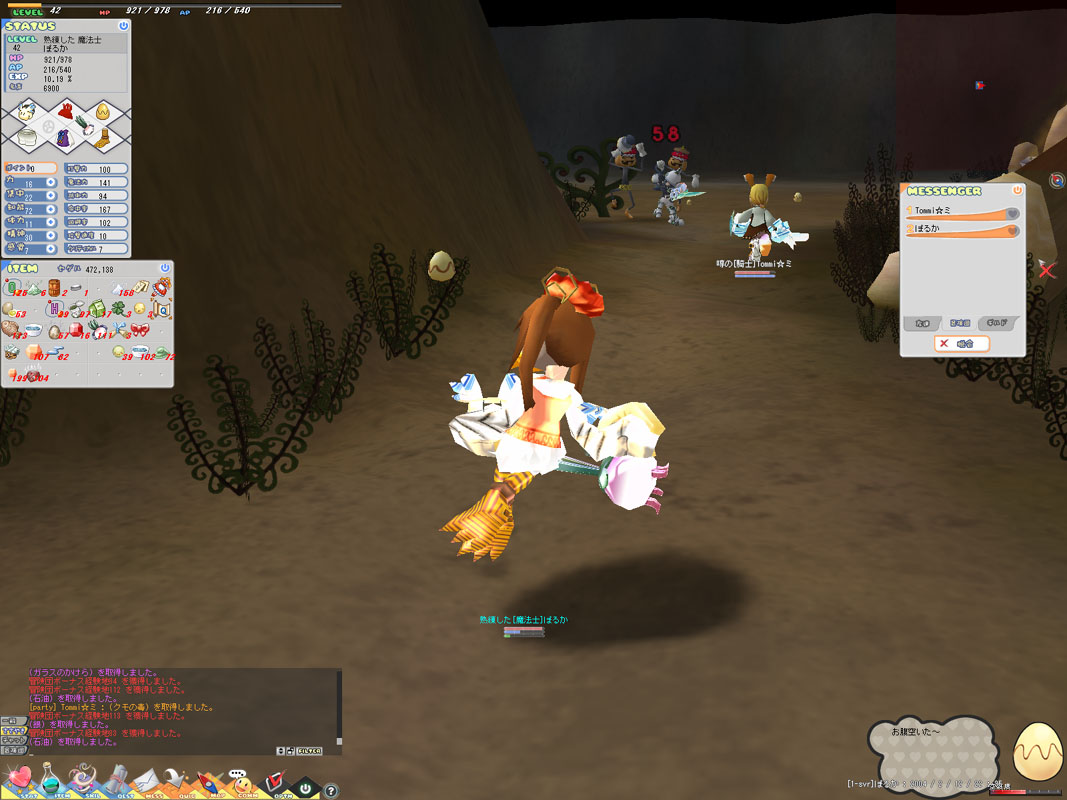Screen dimensions: 1067x800
Task: Open the MESS envelope menu
Action: [146, 779]
